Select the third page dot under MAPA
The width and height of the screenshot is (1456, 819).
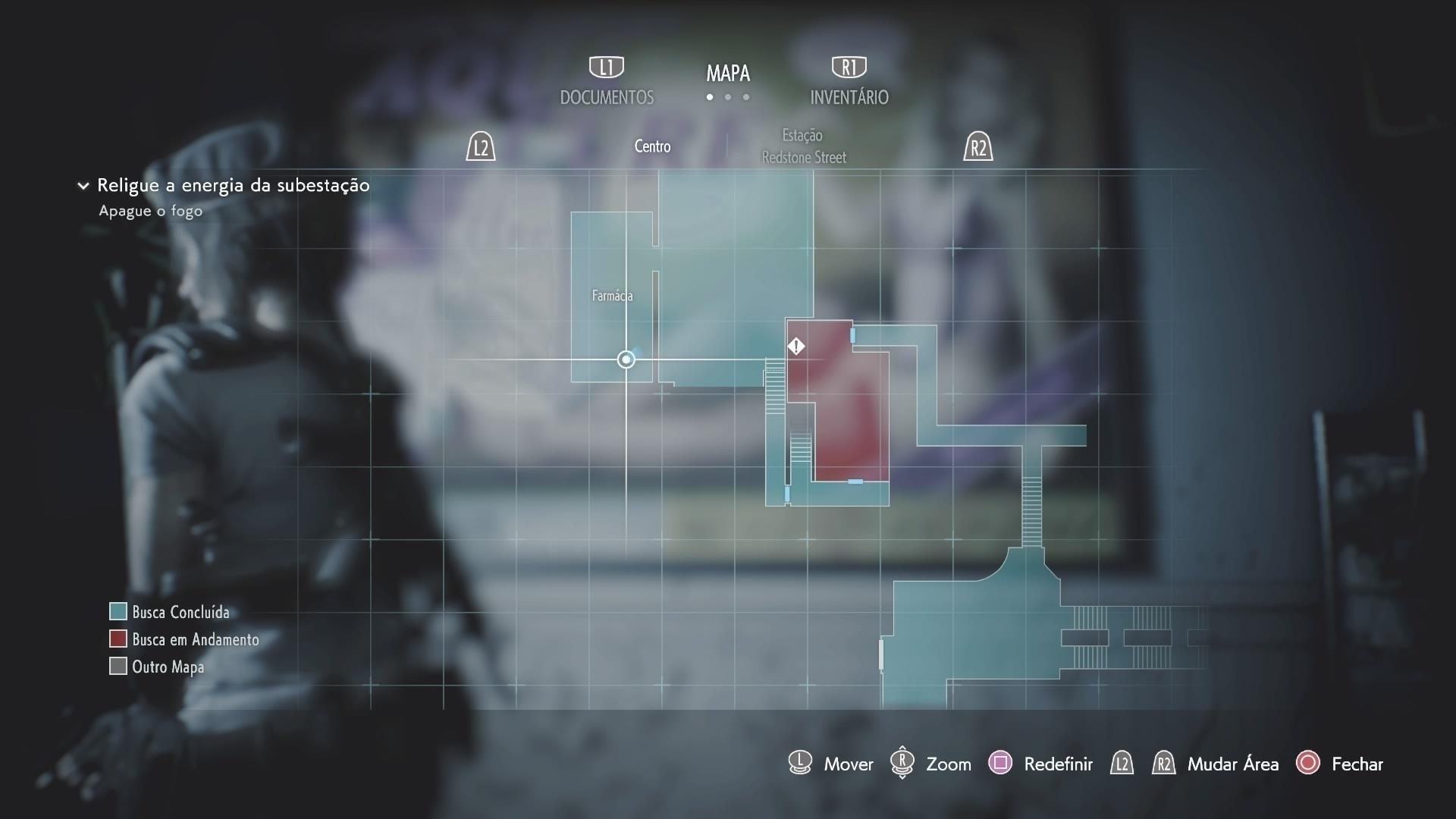[x=746, y=97]
